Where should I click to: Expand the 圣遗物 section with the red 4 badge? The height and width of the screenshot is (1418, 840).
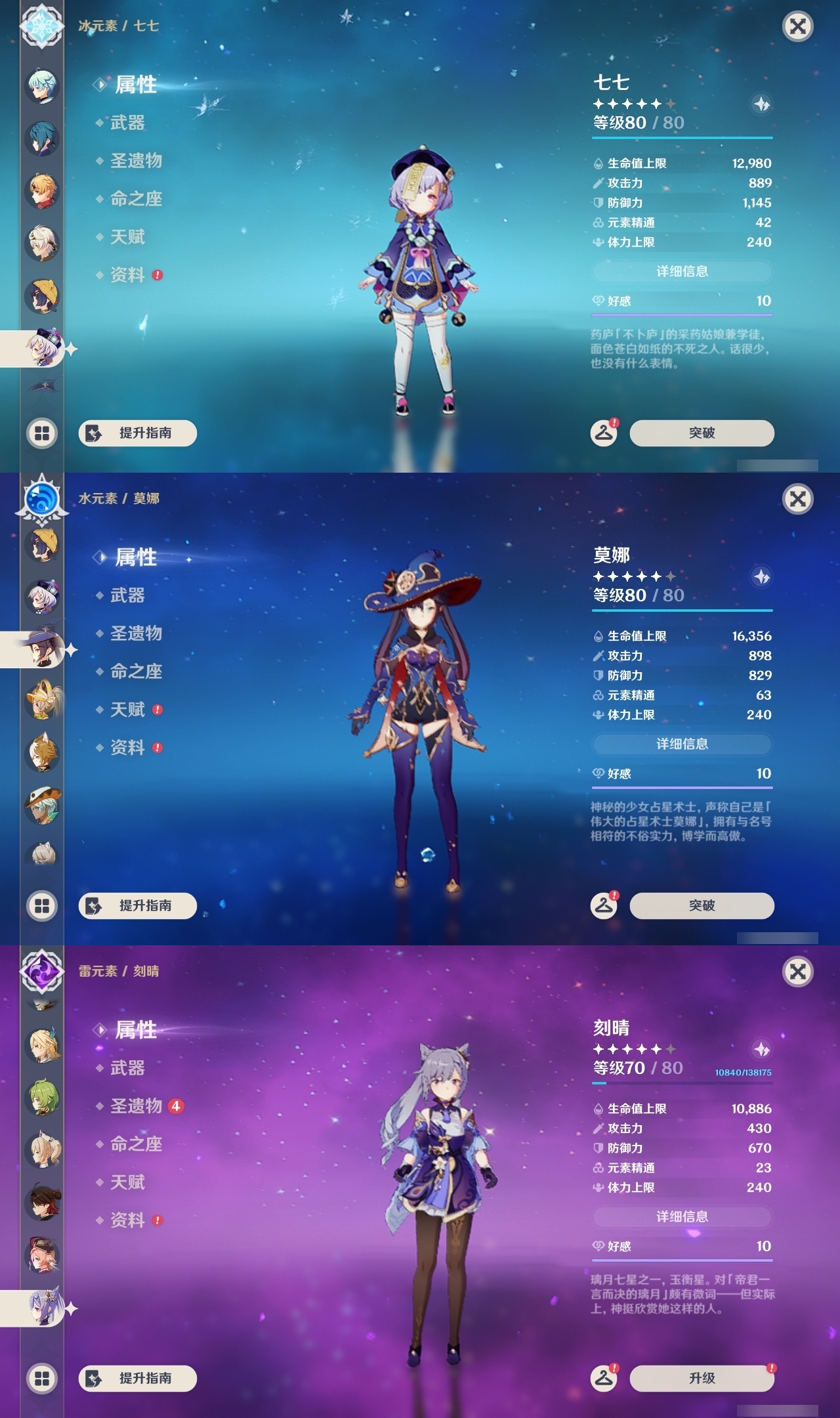(135, 1106)
